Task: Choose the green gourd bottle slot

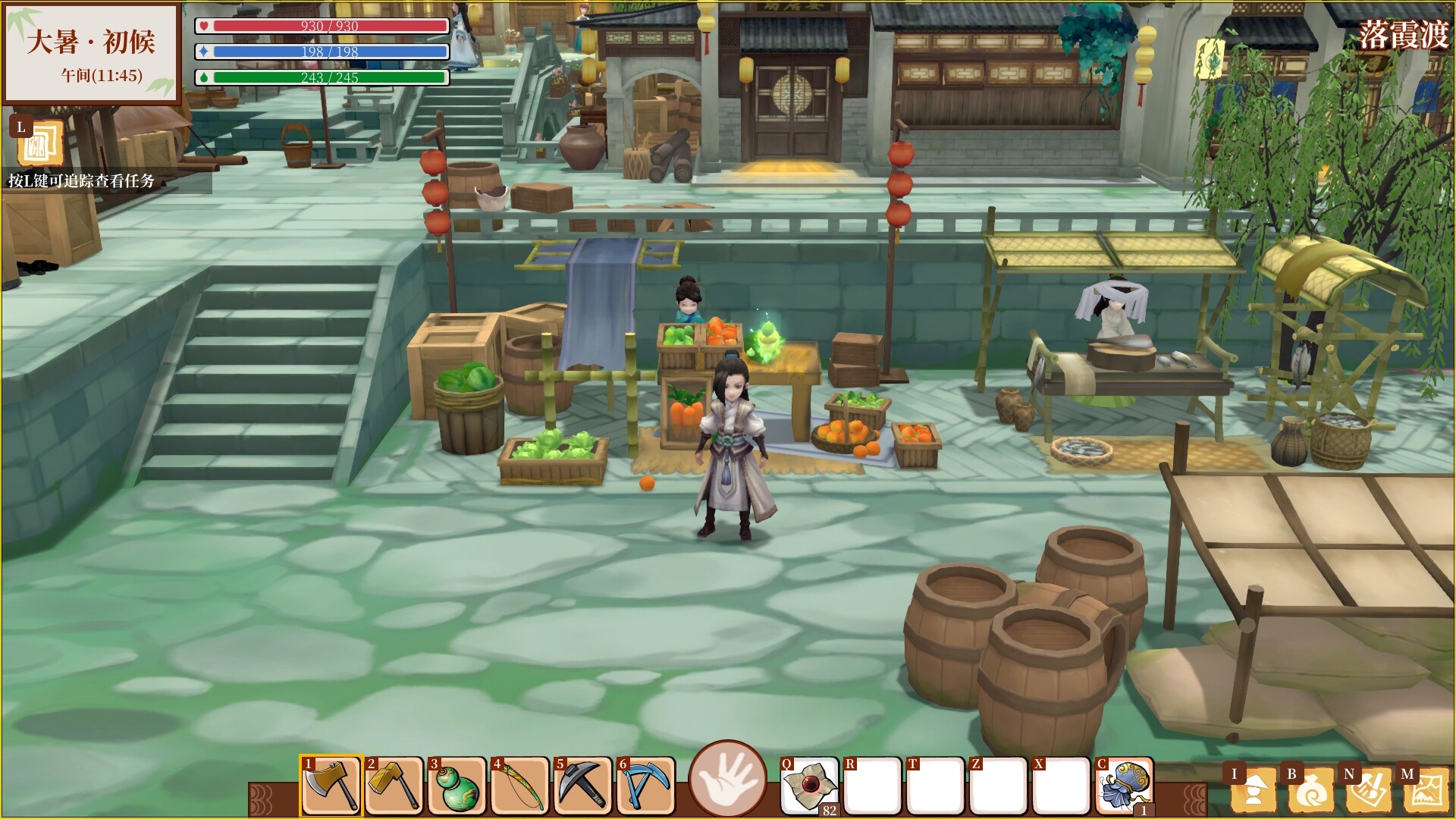Action: [457, 786]
